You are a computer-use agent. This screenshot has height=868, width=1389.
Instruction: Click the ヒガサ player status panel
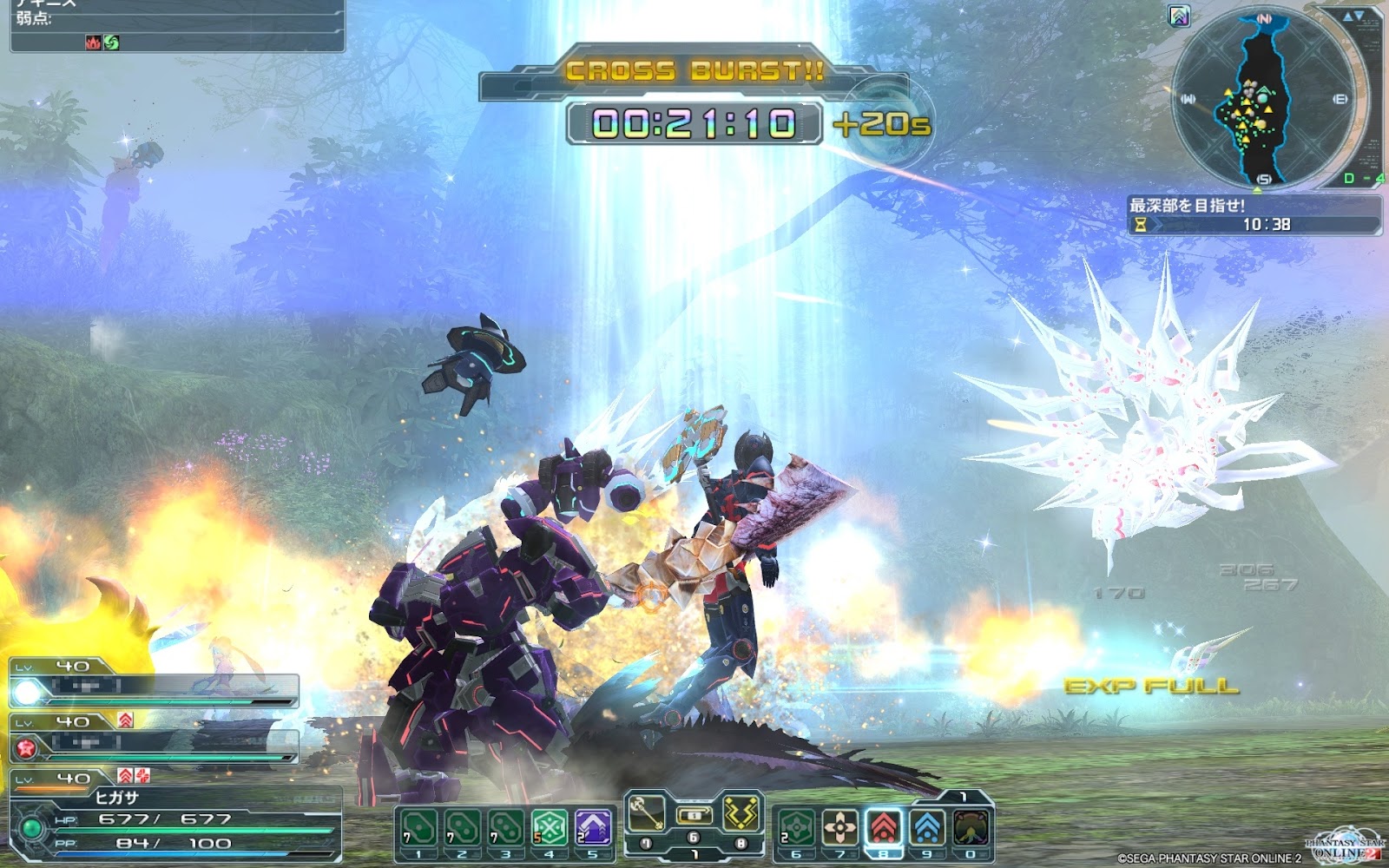pyautogui.click(x=174, y=820)
